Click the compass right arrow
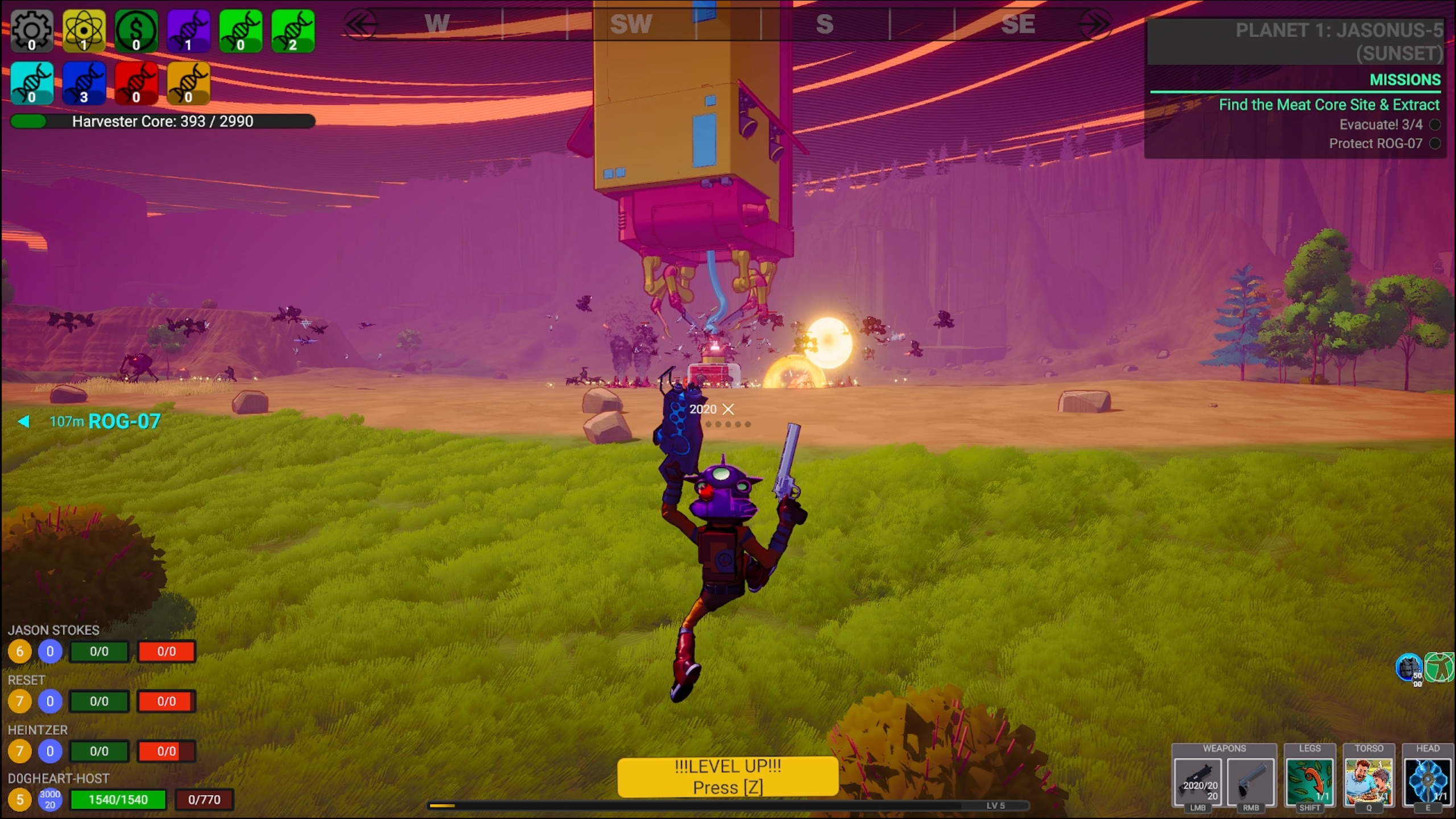This screenshot has width=1456, height=819. (1095, 24)
